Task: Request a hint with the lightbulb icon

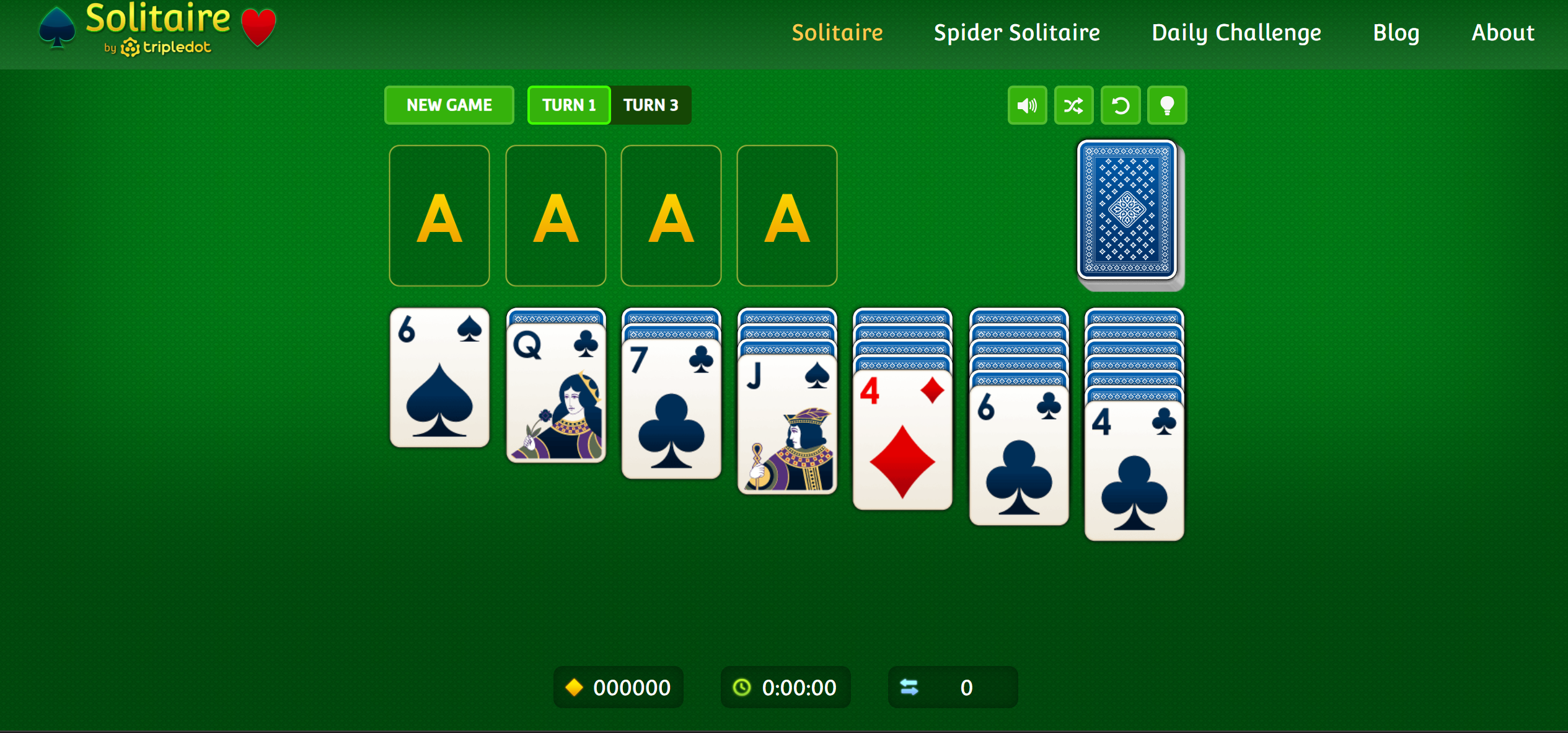Action: 1167,105
